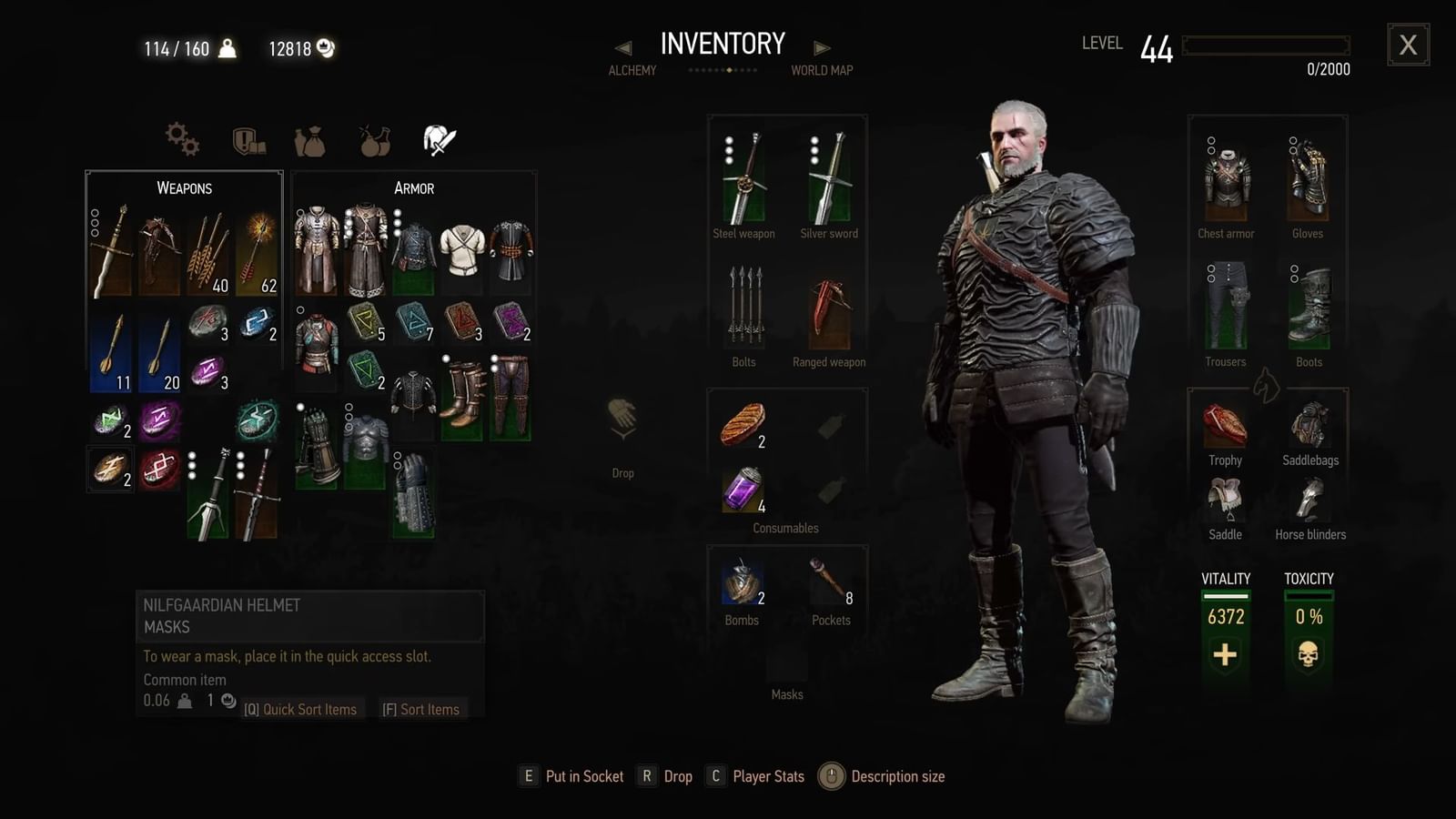Open the ingredients sack category icon
The image size is (1456, 819).
pos(310,136)
